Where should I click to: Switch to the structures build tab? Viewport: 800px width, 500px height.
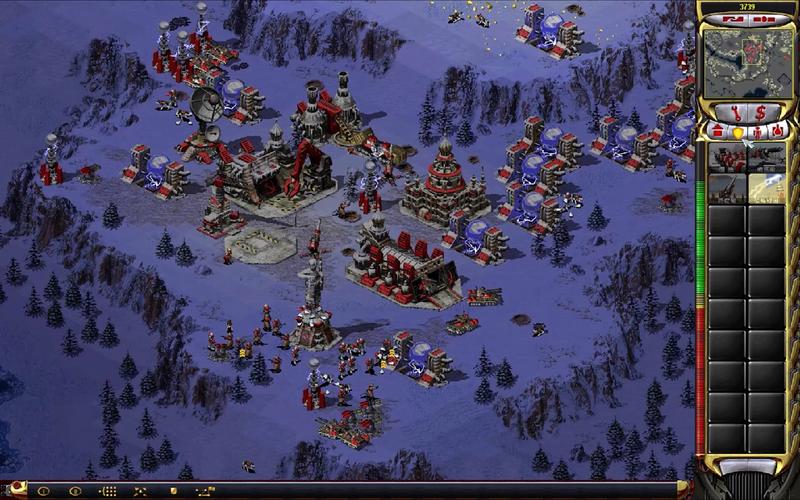pos(716,131)
